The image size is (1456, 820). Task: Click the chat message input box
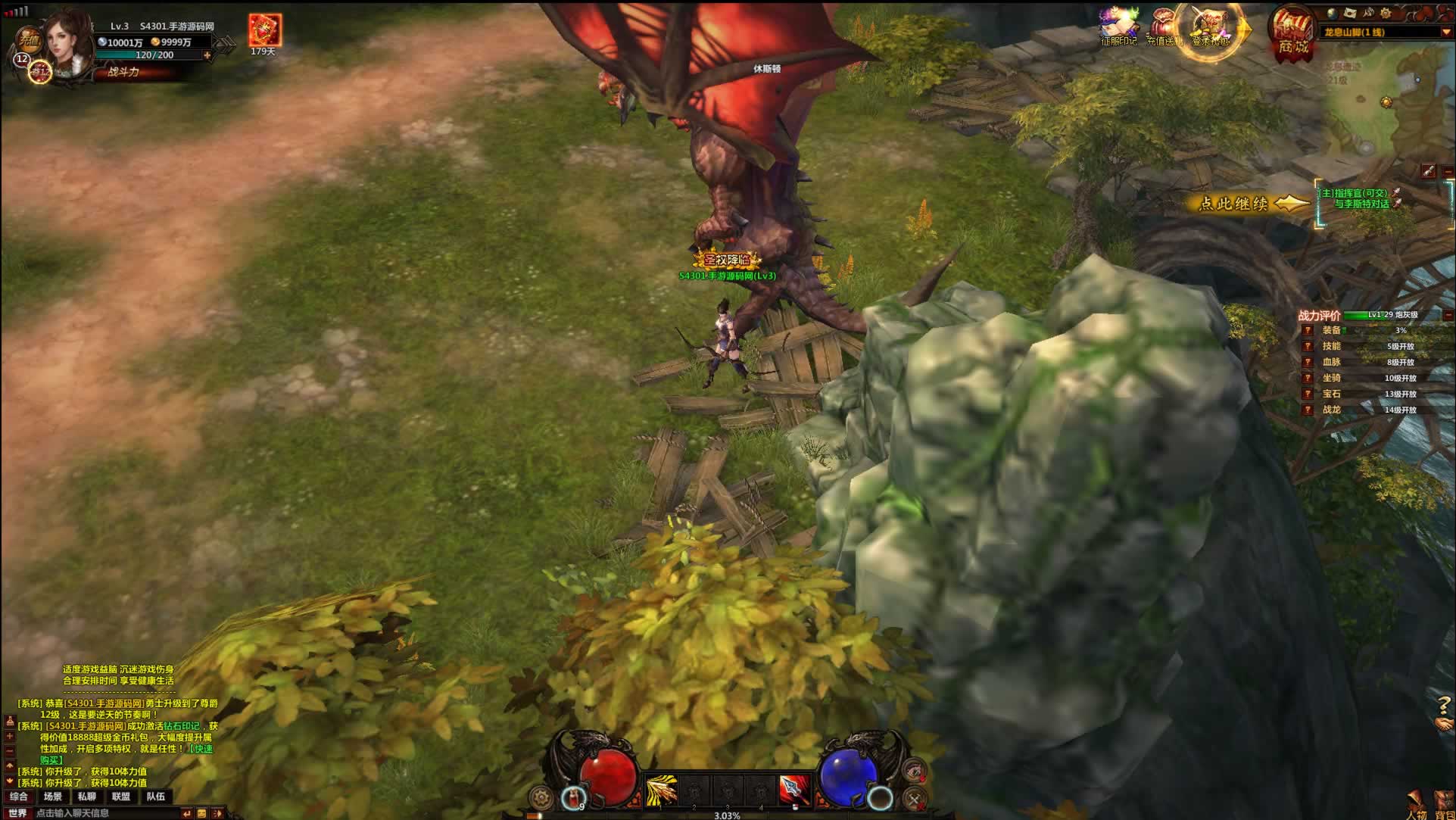tap(106, 813)
